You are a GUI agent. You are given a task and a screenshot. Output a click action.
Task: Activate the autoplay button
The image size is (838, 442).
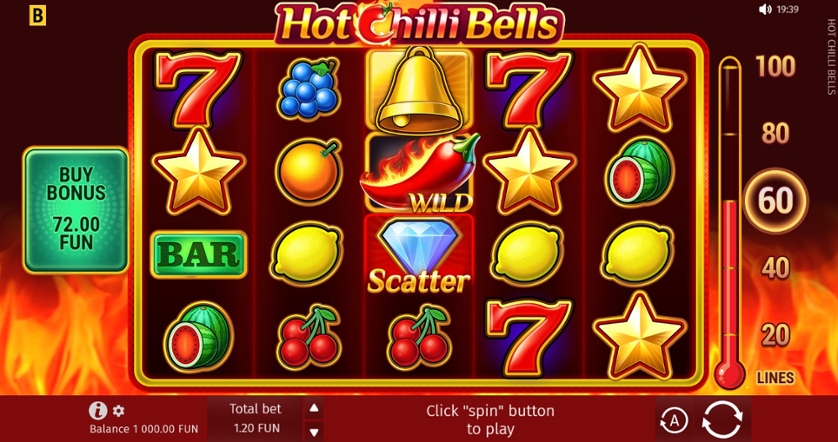[673, 419]
